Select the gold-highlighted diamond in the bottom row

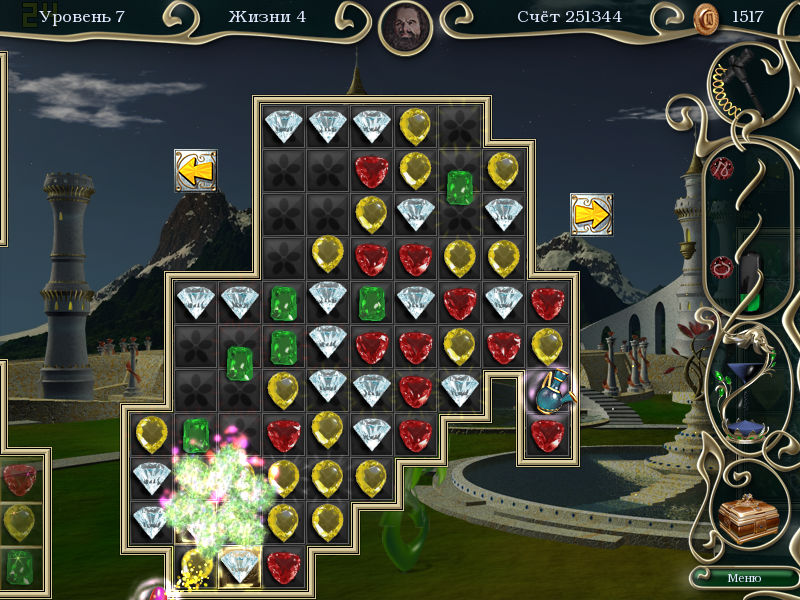point(240,565)
